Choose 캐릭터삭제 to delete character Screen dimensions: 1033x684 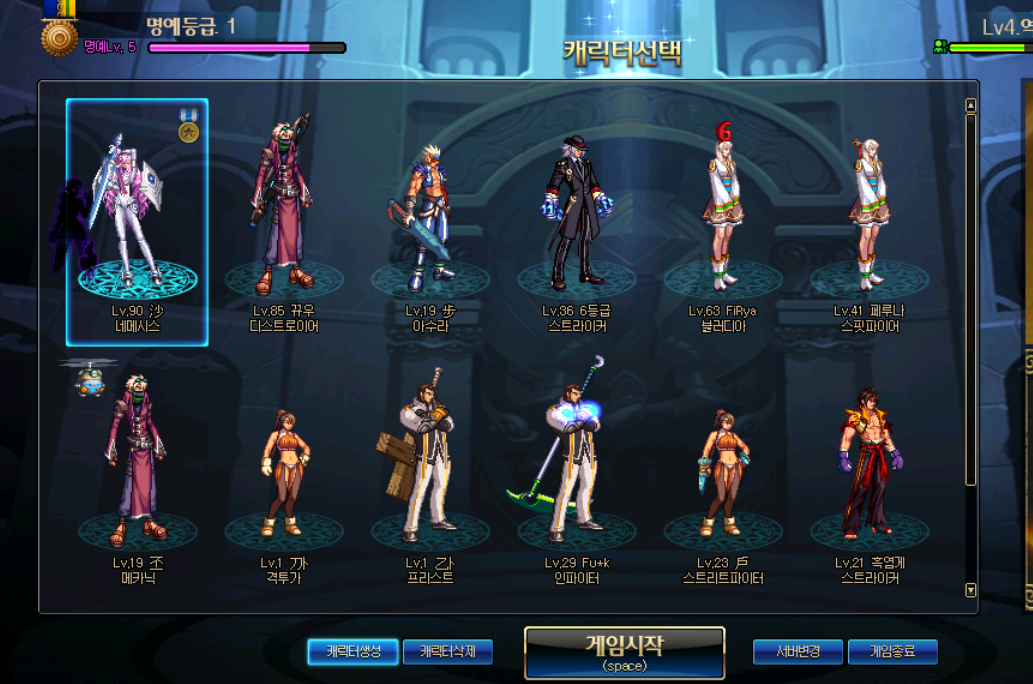[448, 652]
